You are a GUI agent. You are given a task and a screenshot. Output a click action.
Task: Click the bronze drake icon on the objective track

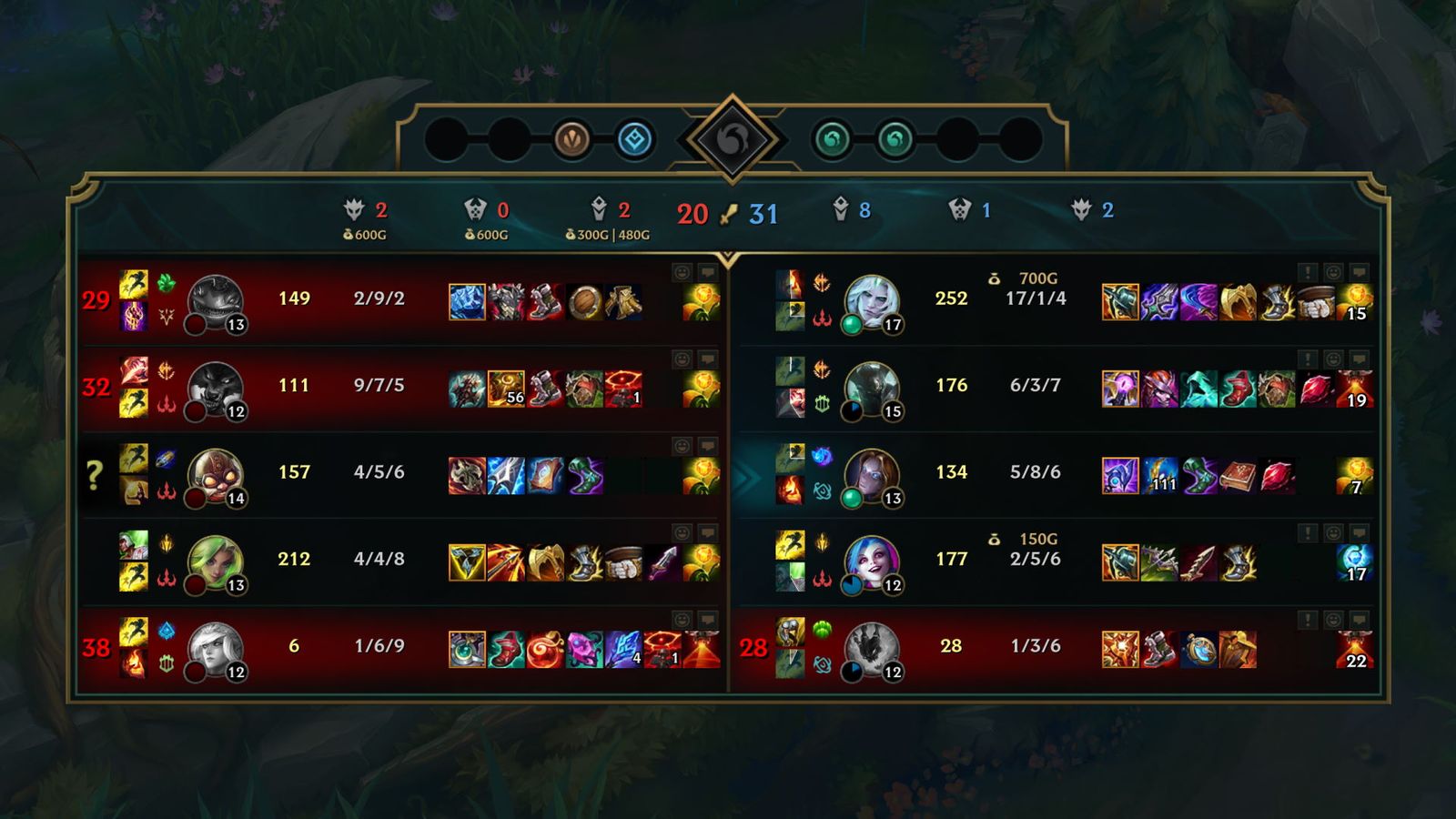coord(571,138)
